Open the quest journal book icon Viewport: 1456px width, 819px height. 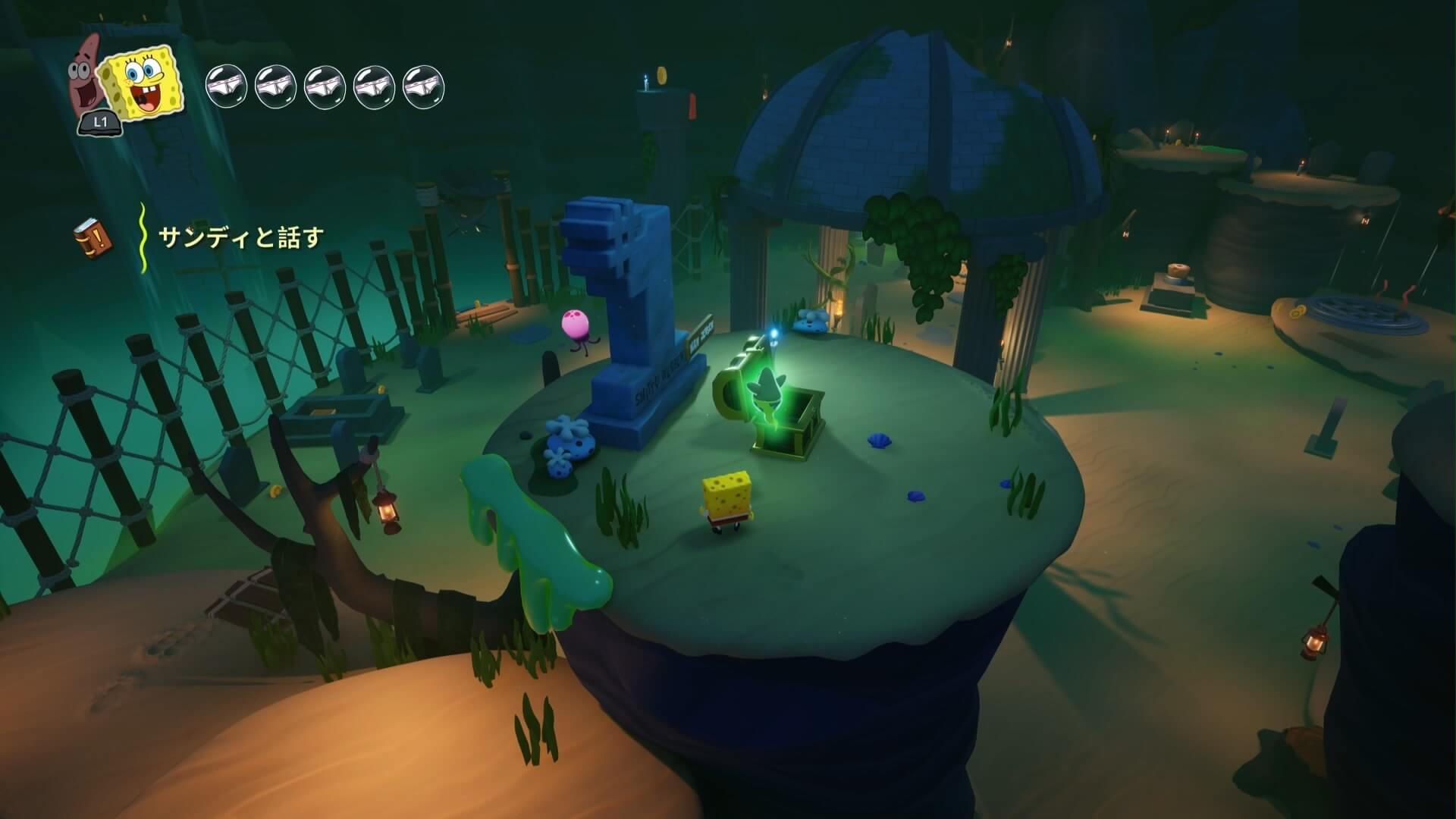click(93, 237)
